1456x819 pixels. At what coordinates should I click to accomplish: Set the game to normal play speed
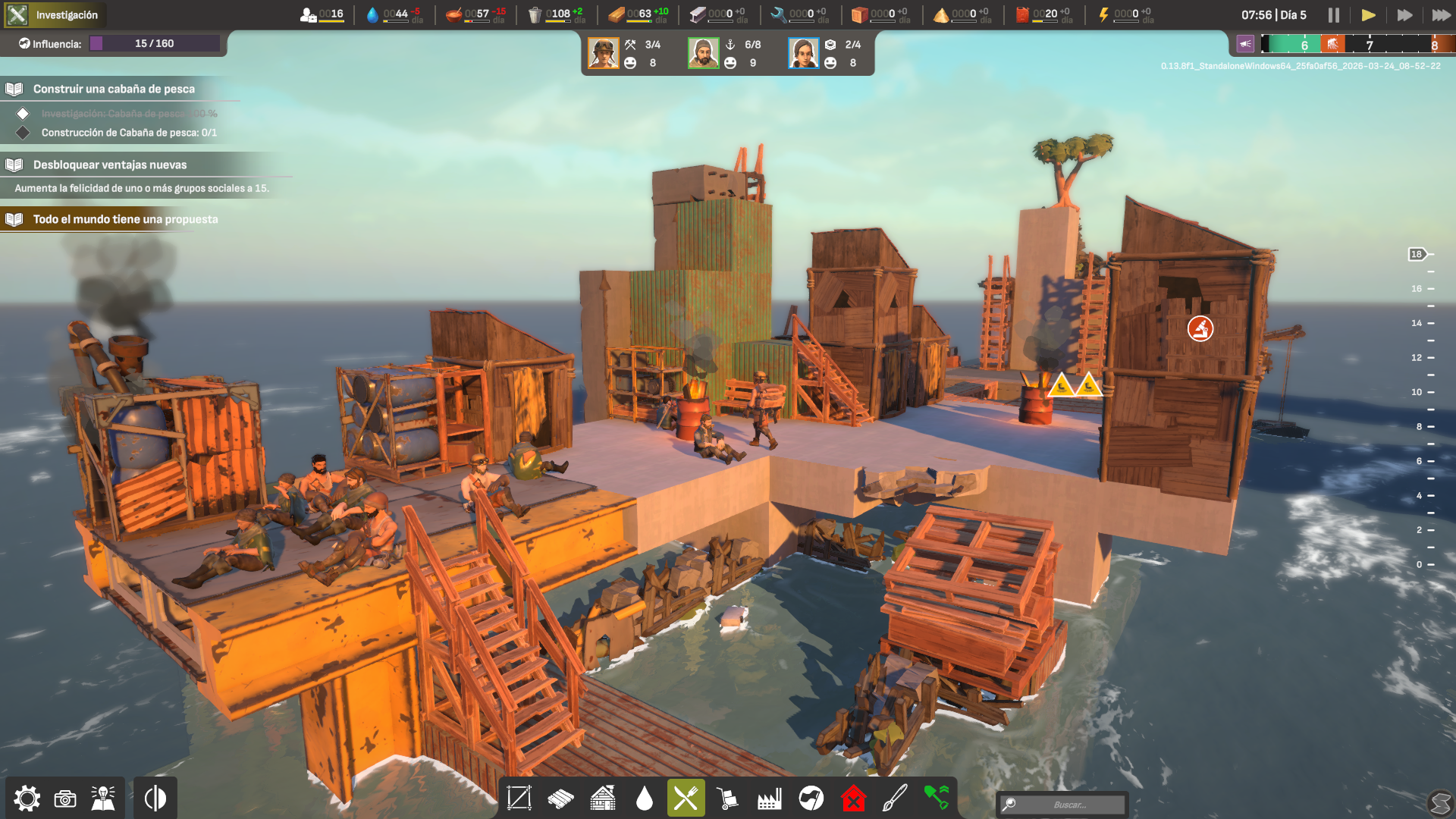click(1368, 15)
